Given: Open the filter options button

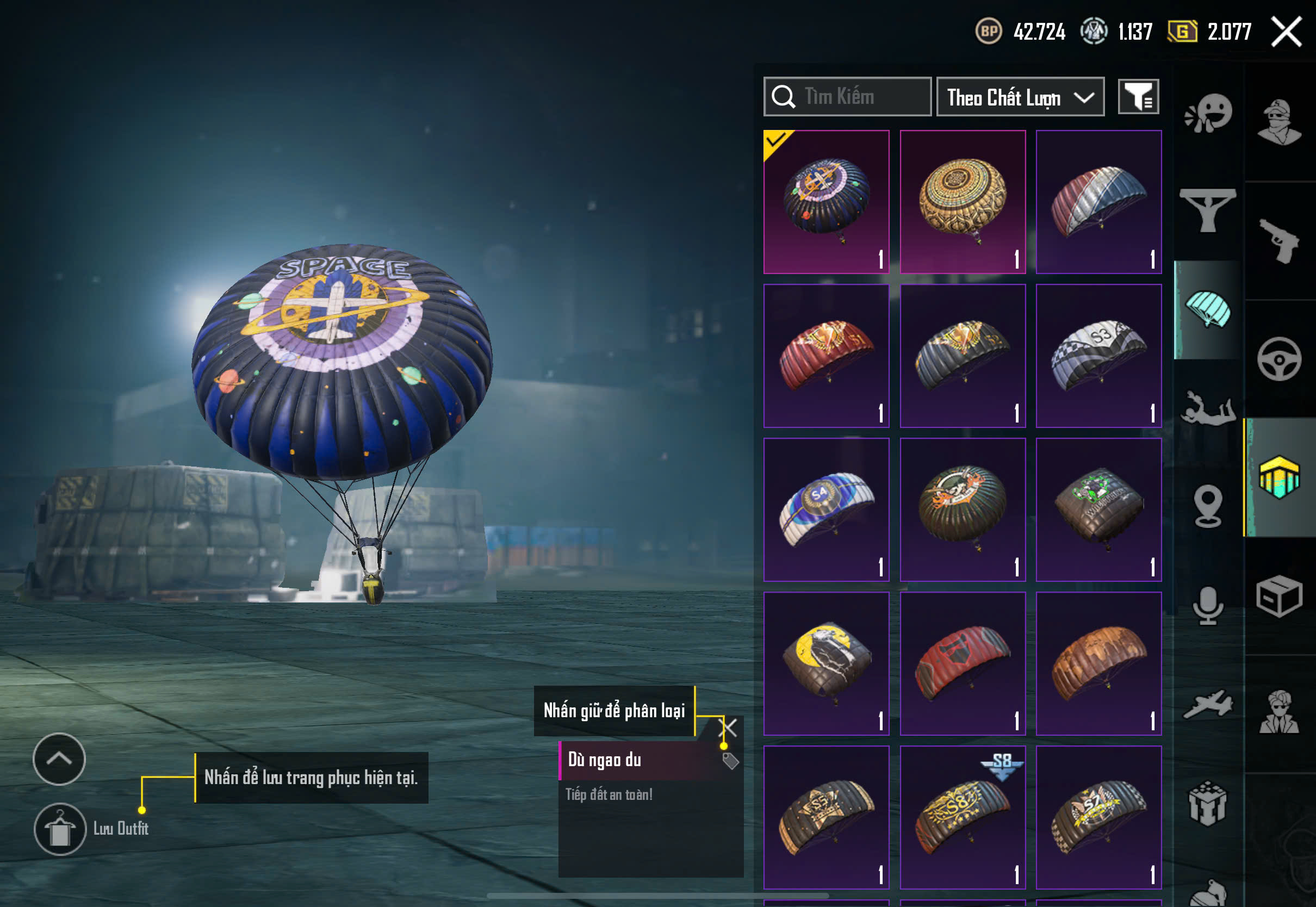Looking at the screenshot, I should [1138, 97].
